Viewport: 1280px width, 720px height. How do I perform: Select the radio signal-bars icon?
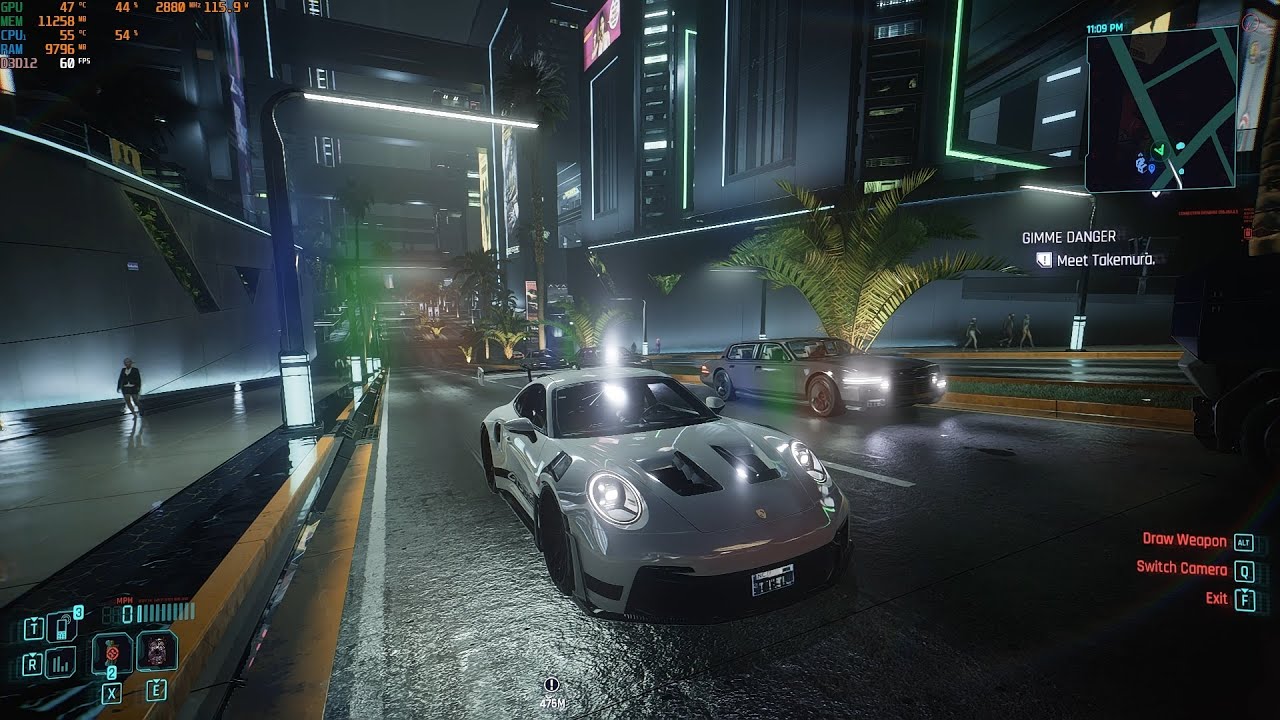(59, 663)
